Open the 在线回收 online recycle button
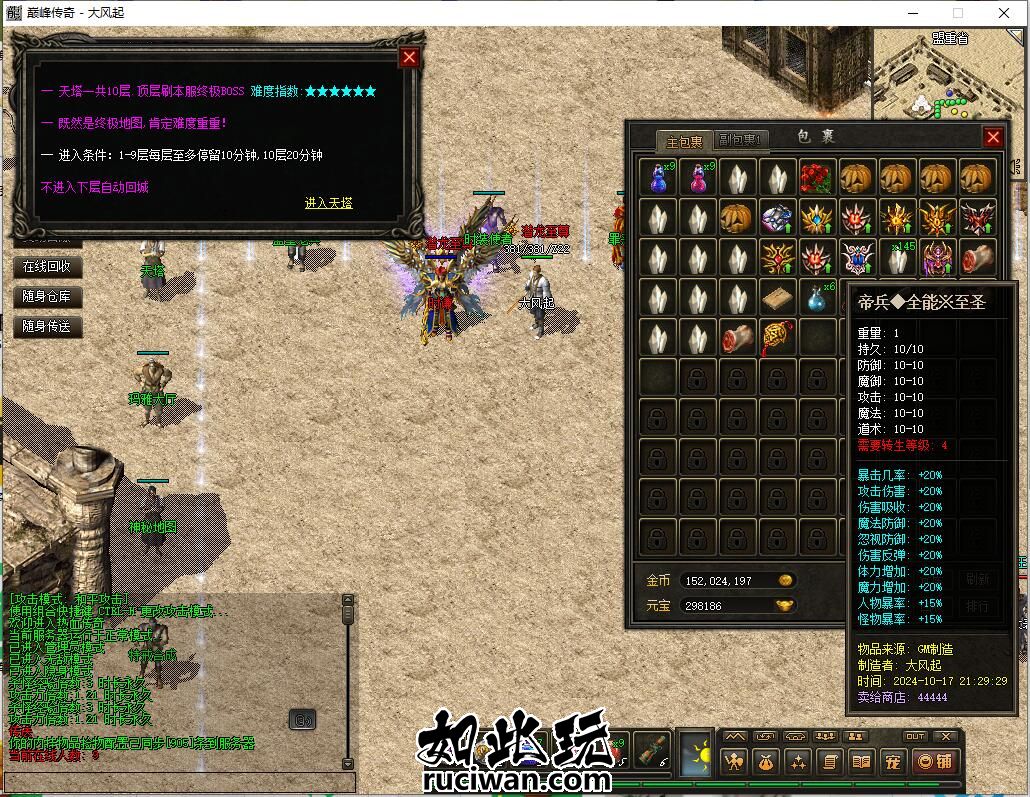 (47, 267)
